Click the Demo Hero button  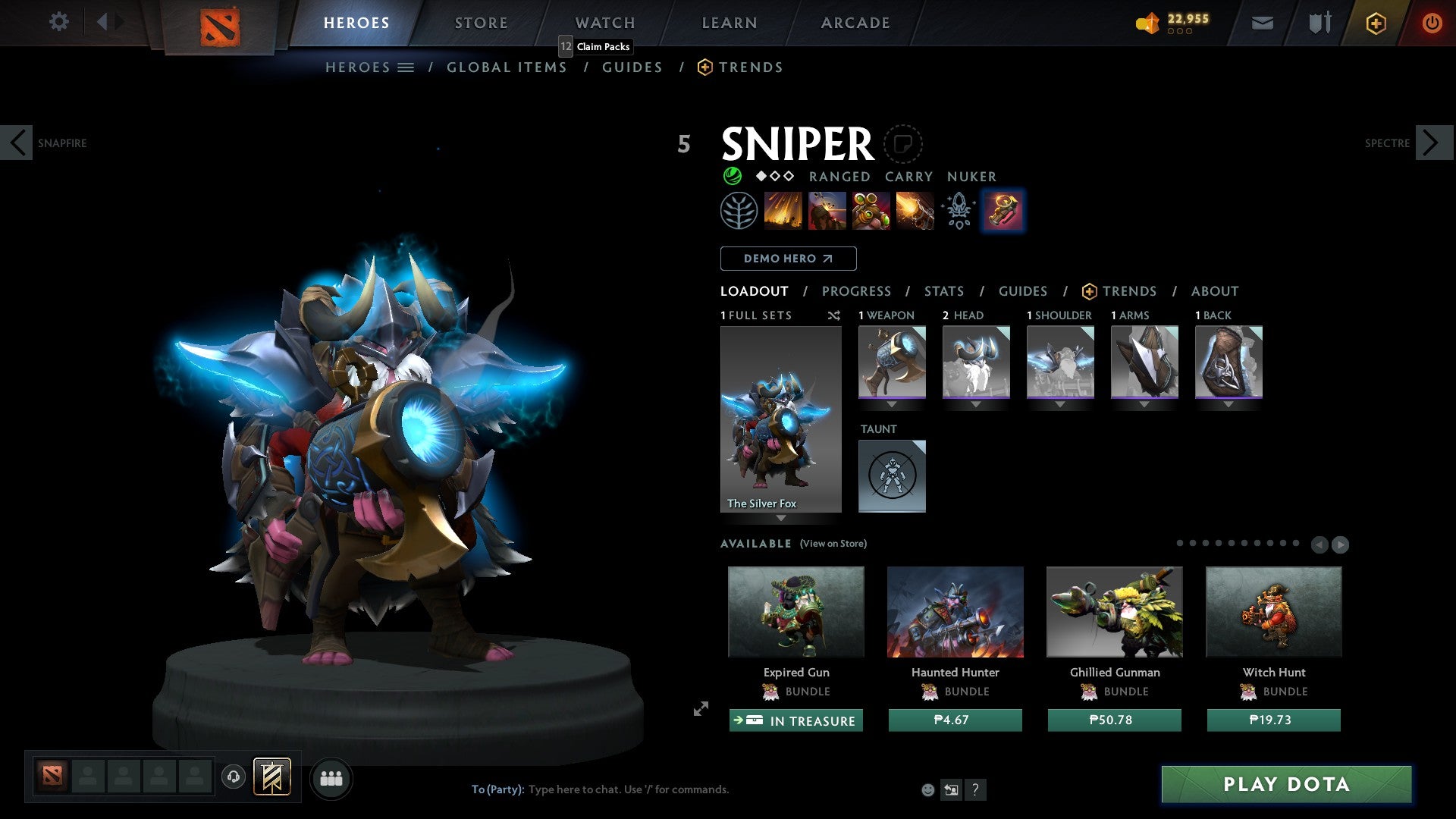(788, 258)
